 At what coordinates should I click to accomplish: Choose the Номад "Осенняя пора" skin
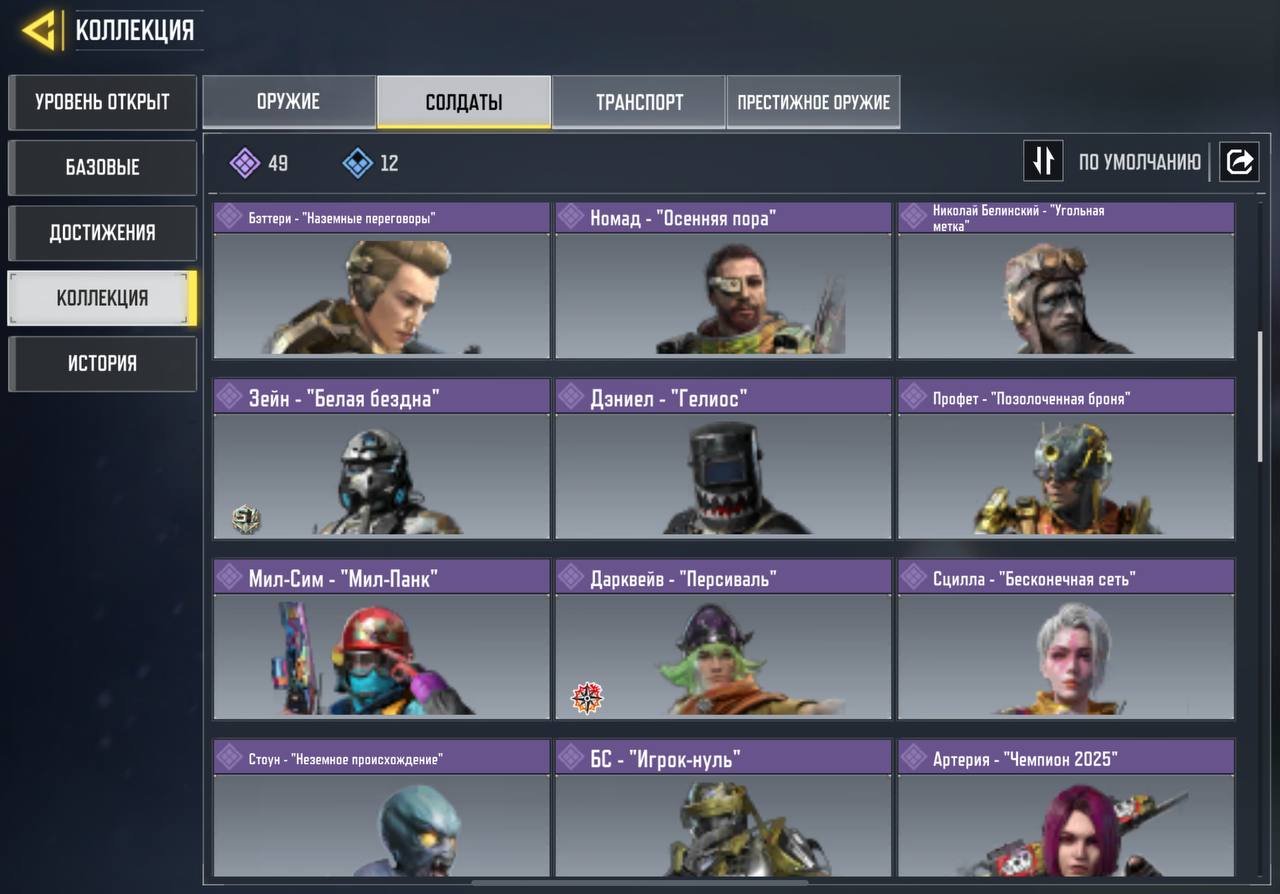pos(723,281)
